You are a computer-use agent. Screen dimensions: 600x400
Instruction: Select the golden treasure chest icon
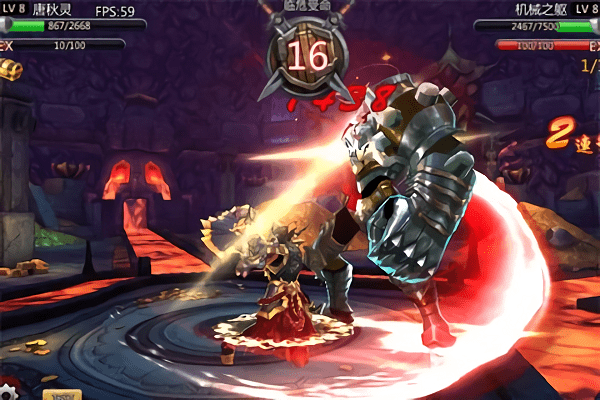tap(11, 67)
